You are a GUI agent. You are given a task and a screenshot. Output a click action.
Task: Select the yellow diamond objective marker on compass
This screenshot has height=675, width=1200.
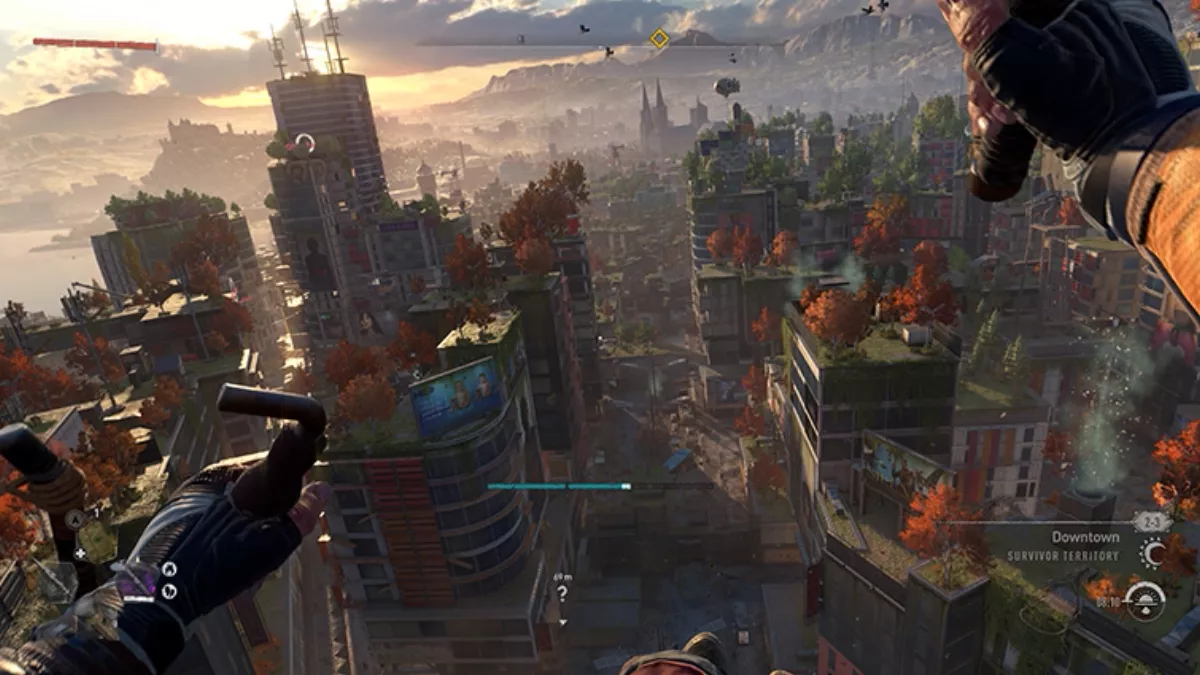(x=659, y=39)
